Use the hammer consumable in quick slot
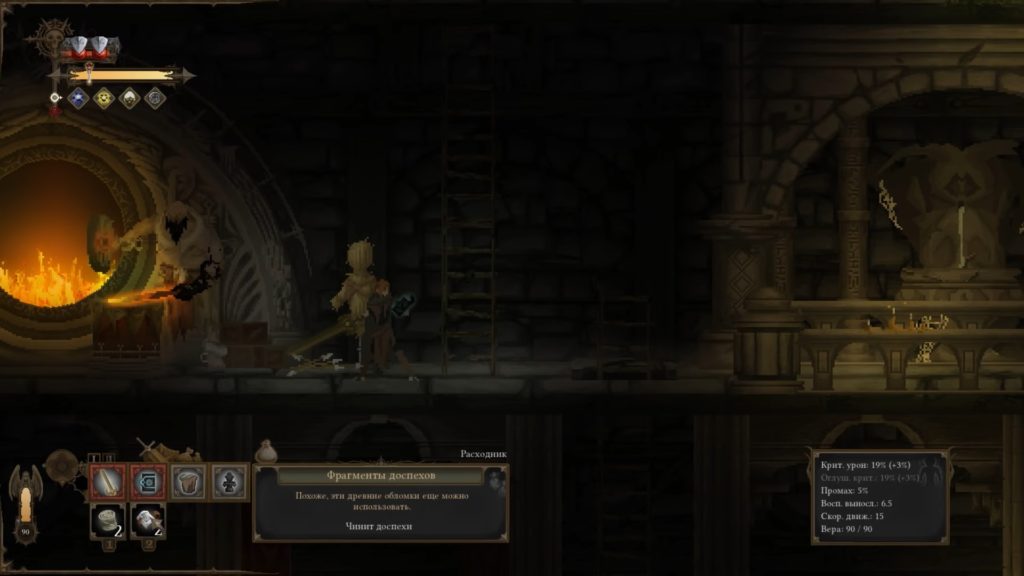Screen dimensions: 1024x576 coord(148,521)
